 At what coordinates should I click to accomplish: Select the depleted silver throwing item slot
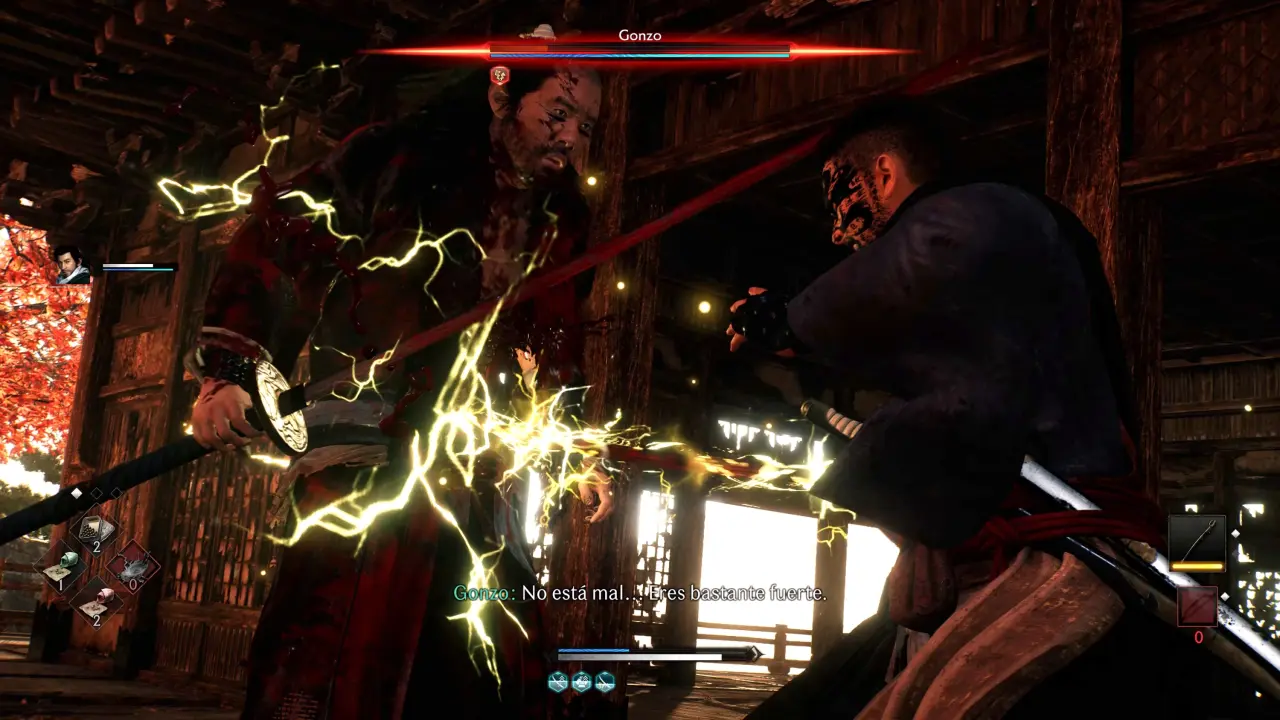[x=133, y=567]
